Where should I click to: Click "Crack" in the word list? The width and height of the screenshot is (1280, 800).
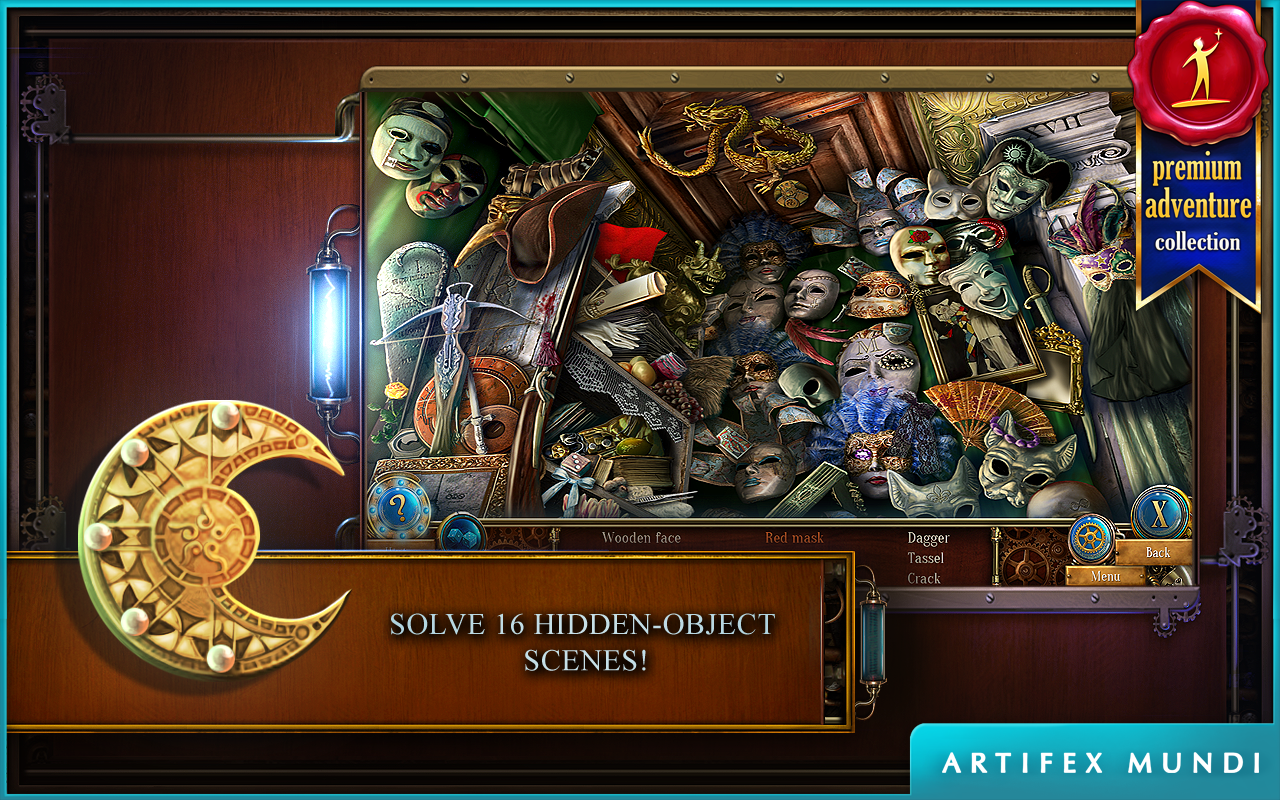[926, 578]
